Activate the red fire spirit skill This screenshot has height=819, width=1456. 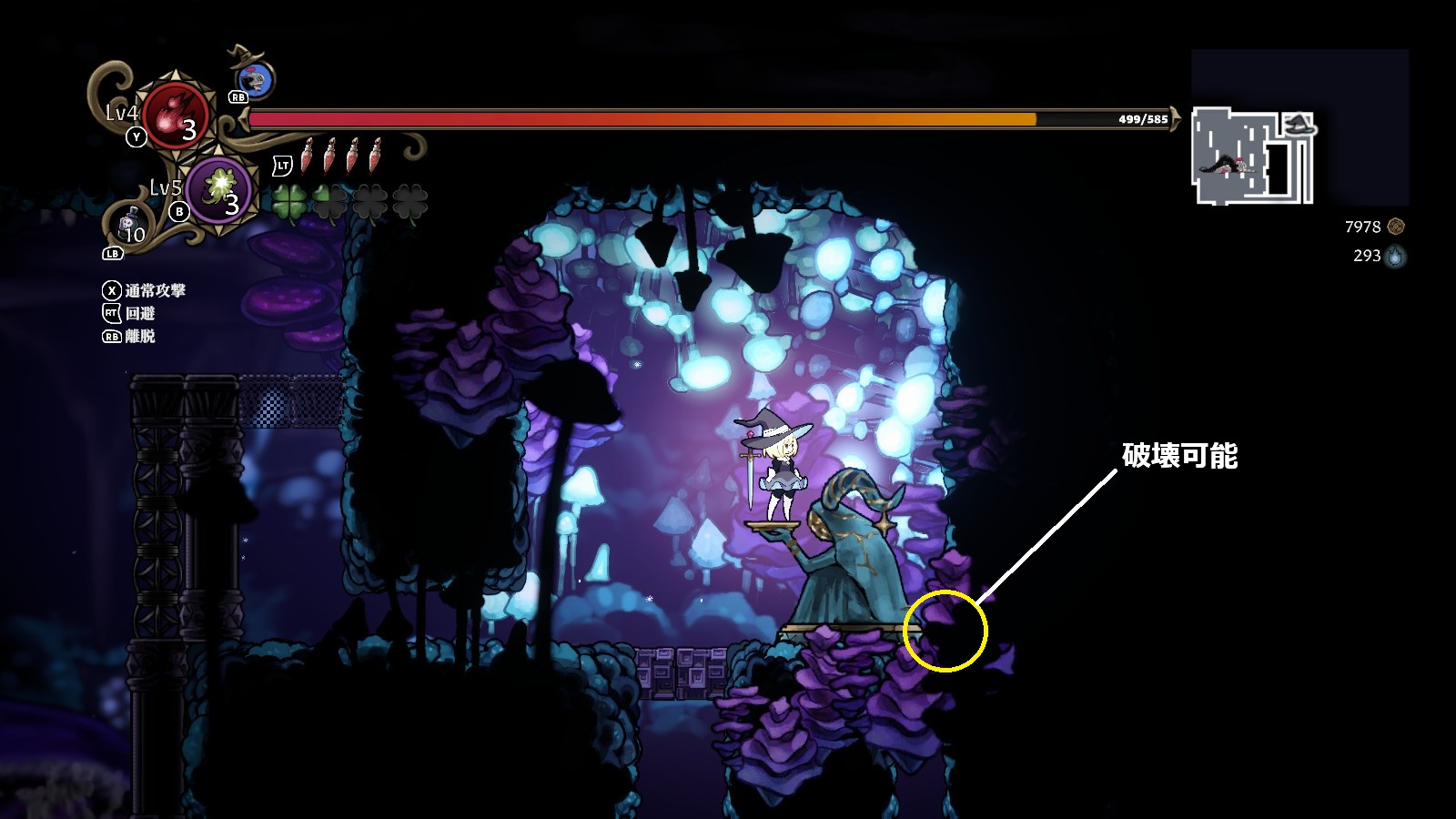point(176,114)
